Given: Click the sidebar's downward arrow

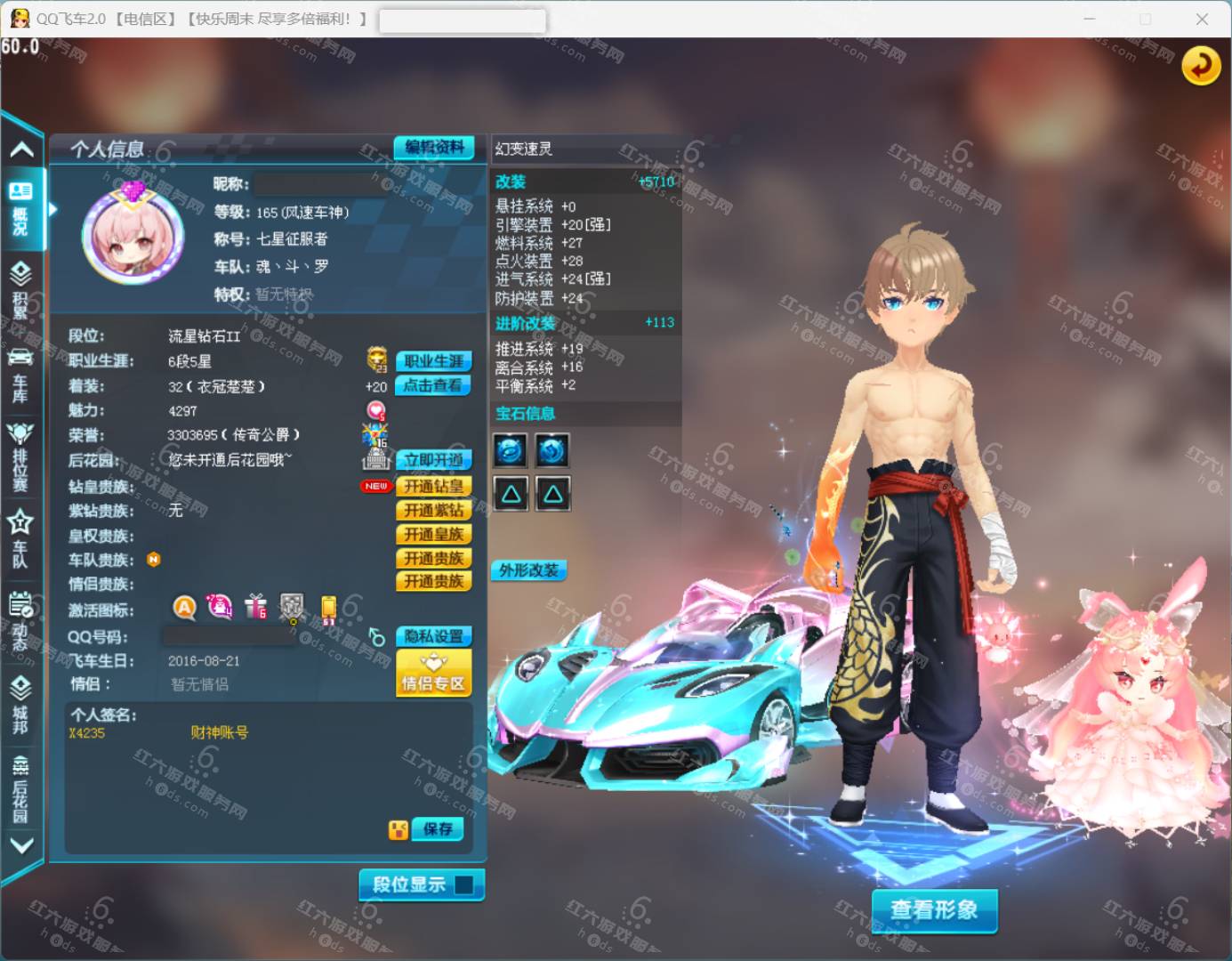Looking at the screenshot, I should coord(21,845).
